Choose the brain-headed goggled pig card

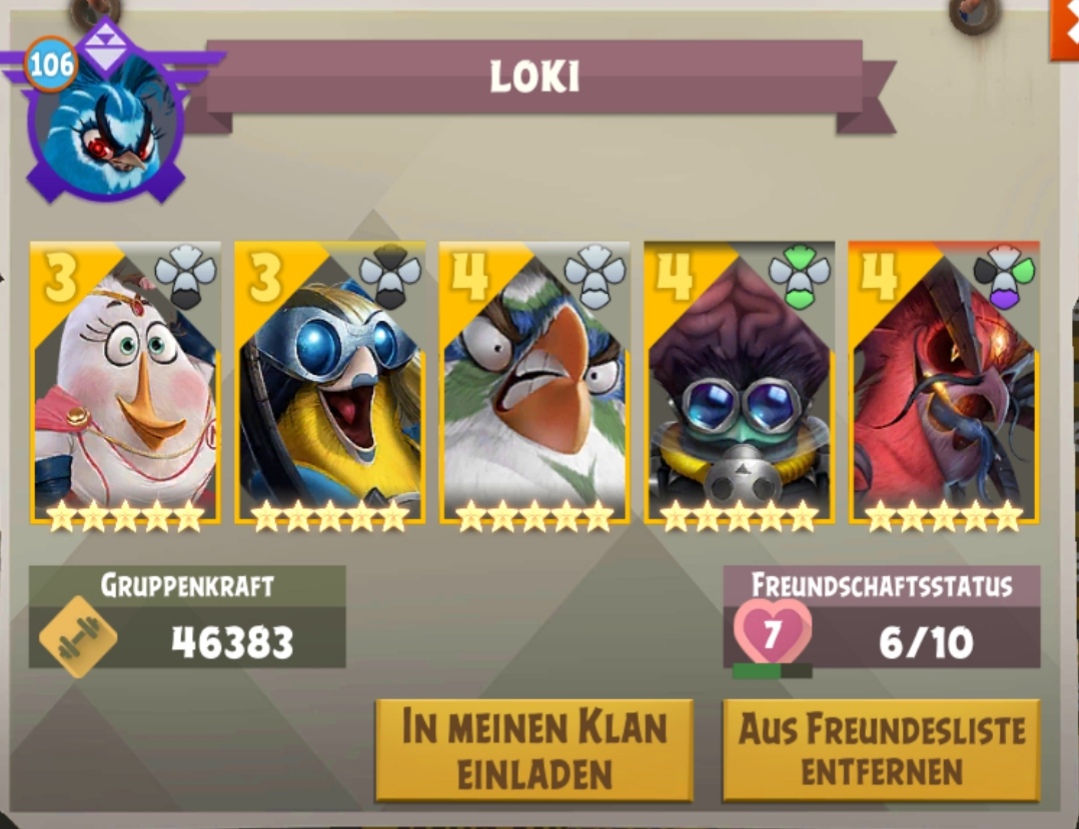tap(739, 383)
